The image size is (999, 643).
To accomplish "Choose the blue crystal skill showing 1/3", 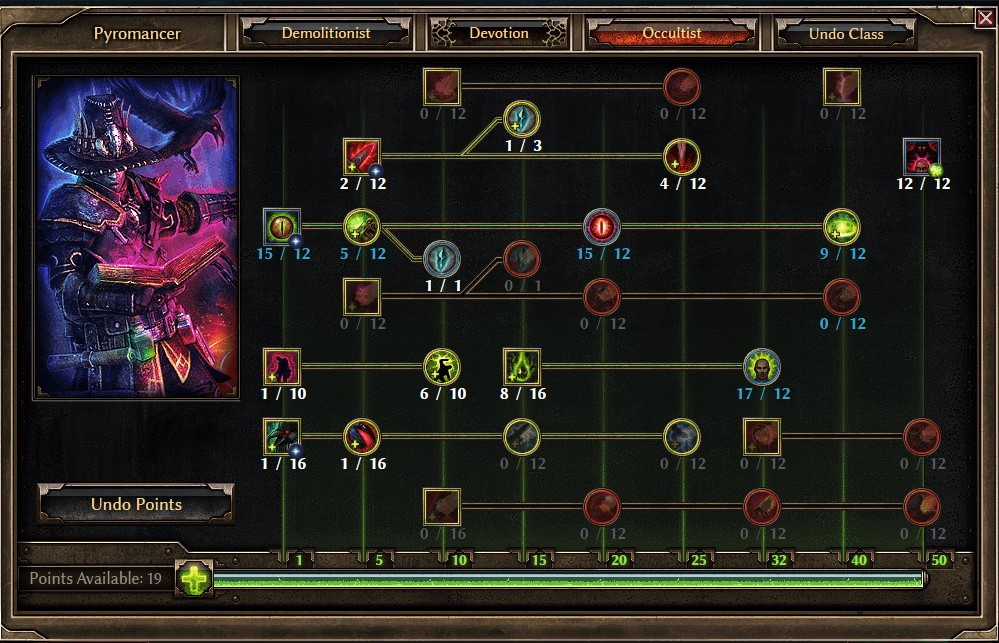I will tap(522, 119).
